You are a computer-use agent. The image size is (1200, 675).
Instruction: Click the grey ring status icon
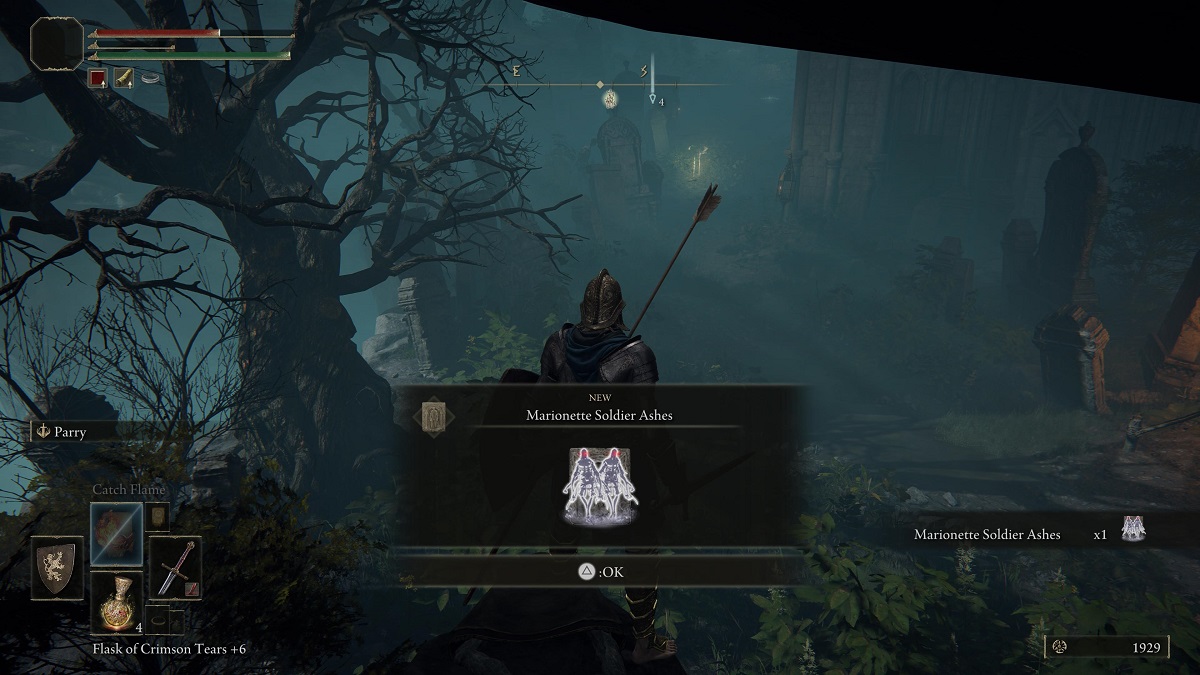coord(151,78)
